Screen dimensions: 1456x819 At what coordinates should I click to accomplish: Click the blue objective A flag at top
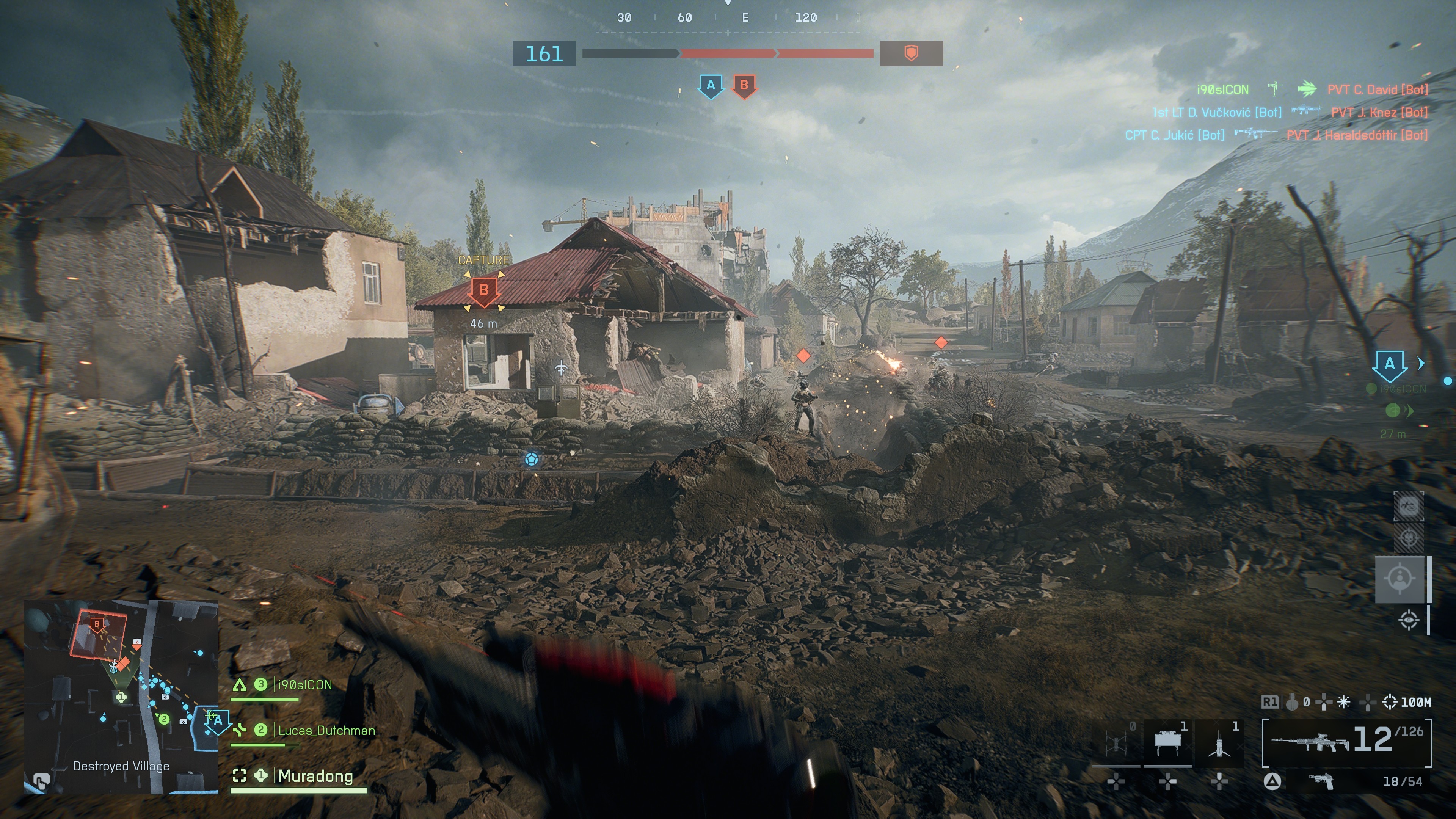click(x=711, y=86)
